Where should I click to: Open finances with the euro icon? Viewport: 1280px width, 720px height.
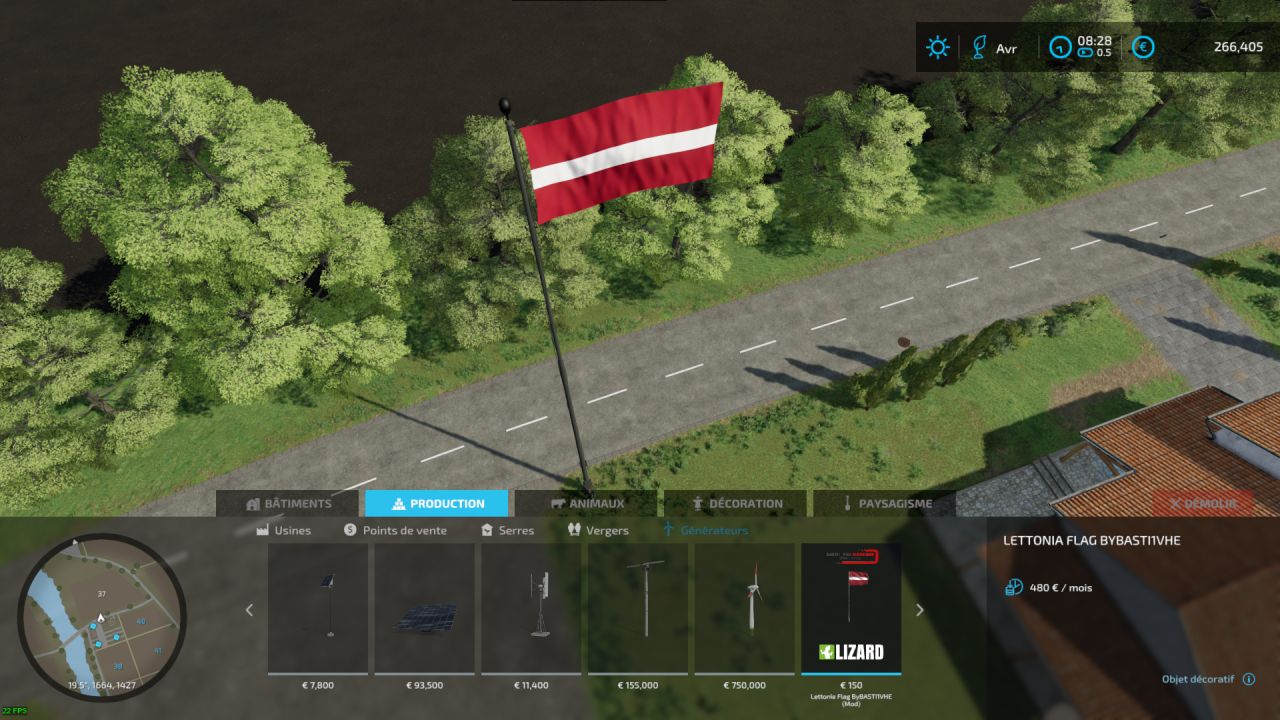(1141, 47)
